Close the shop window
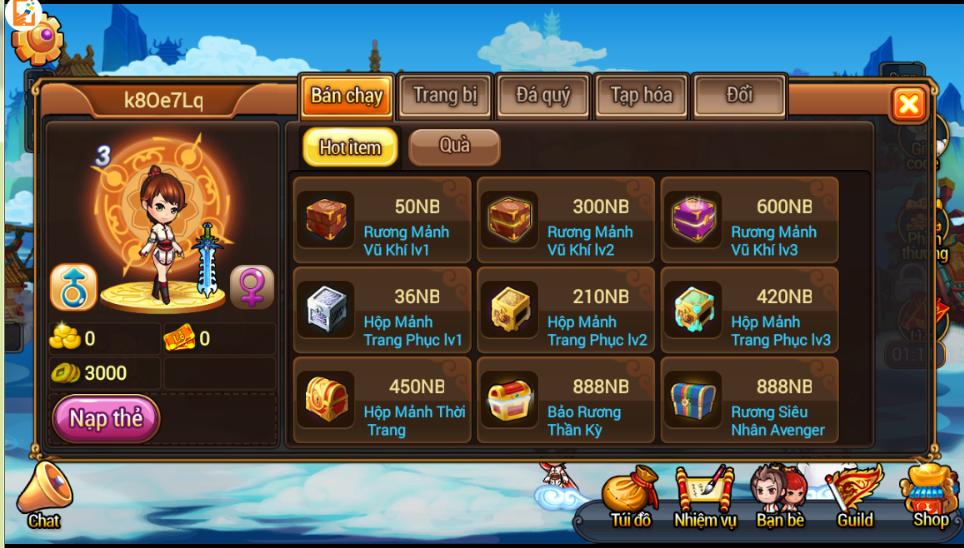 pyautogui.click(x=908, y=104)
